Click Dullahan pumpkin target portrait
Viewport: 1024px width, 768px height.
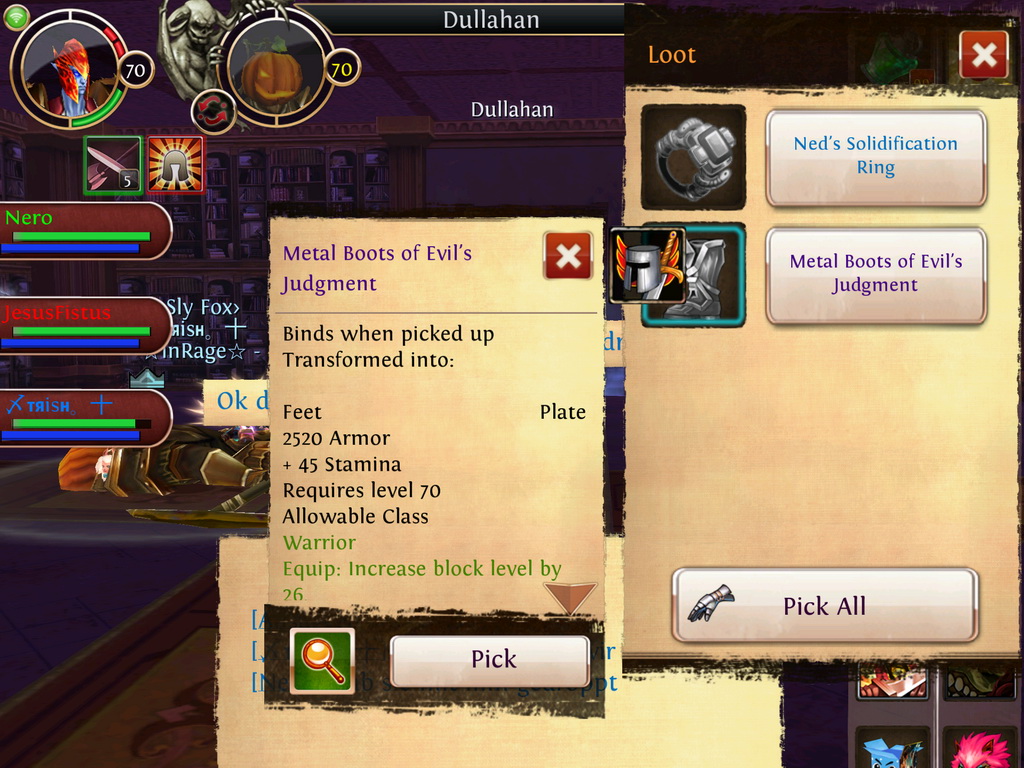(x=272, y=70)
